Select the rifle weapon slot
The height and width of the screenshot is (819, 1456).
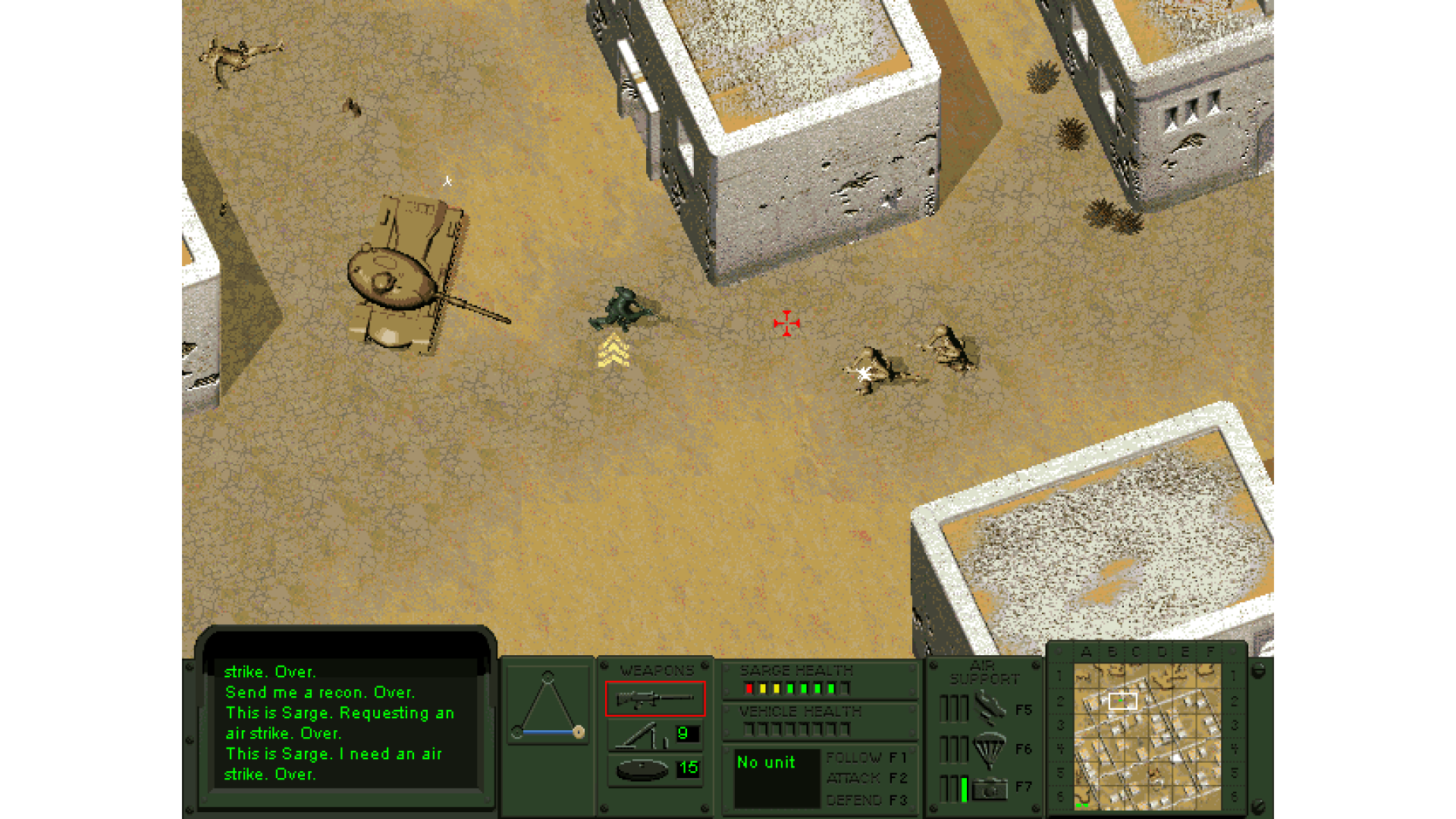[x=654, y=698]
